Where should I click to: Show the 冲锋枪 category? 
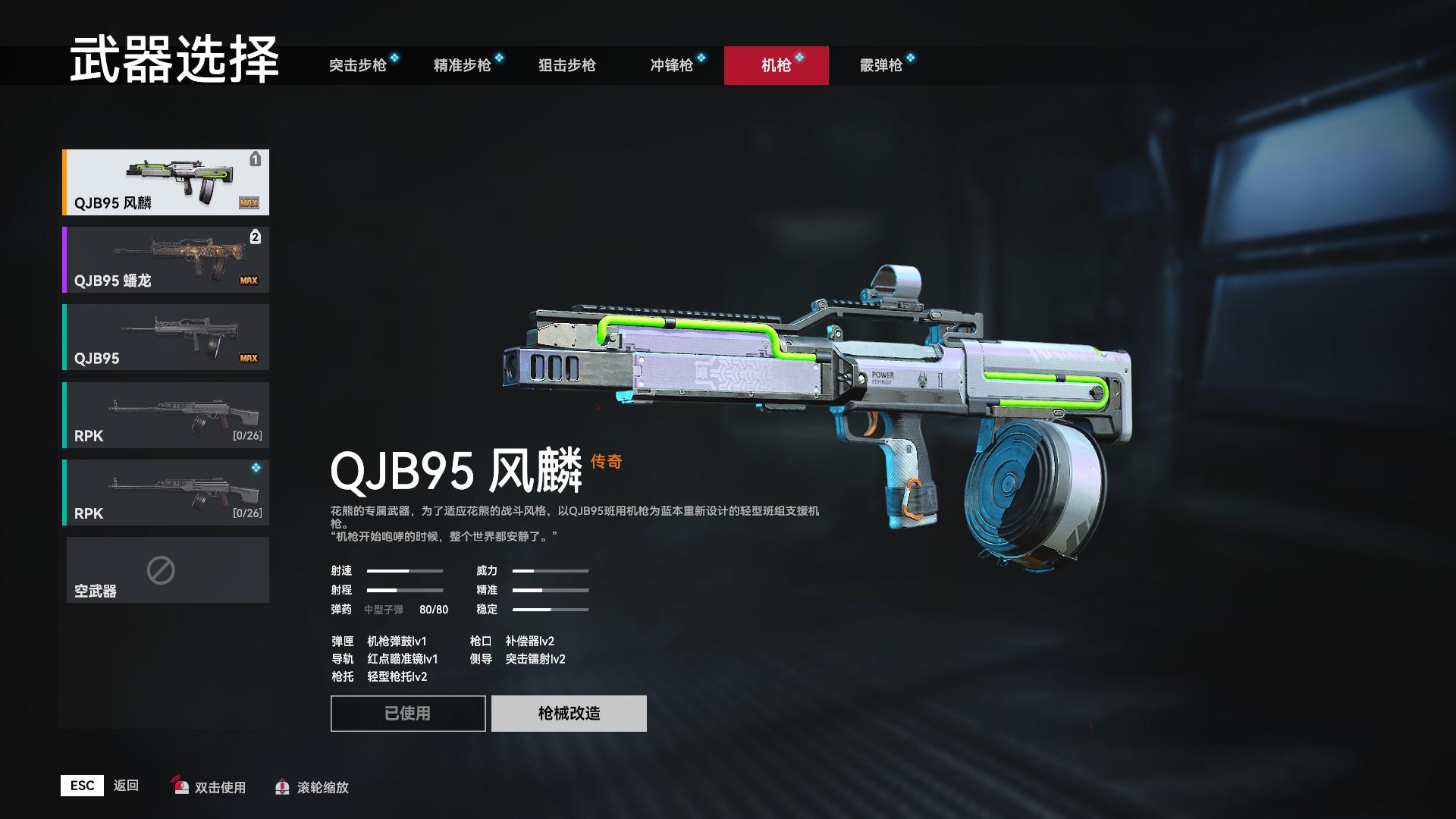tap(672, 65)
